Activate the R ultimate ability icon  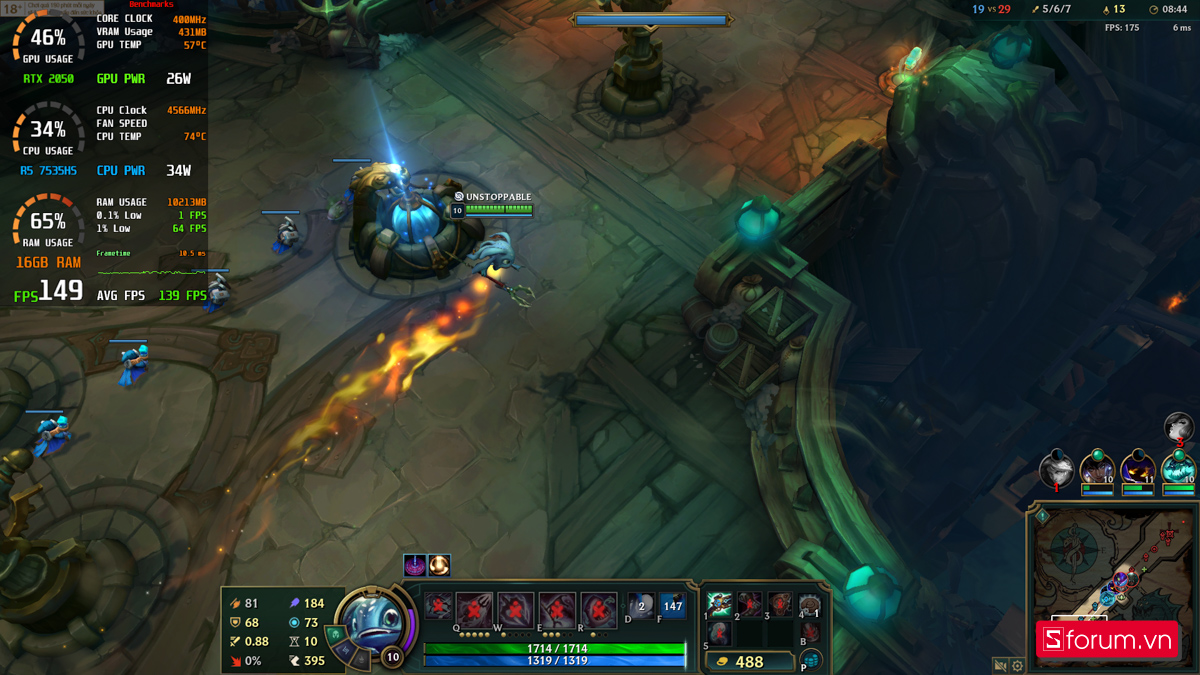click(599, 608)
